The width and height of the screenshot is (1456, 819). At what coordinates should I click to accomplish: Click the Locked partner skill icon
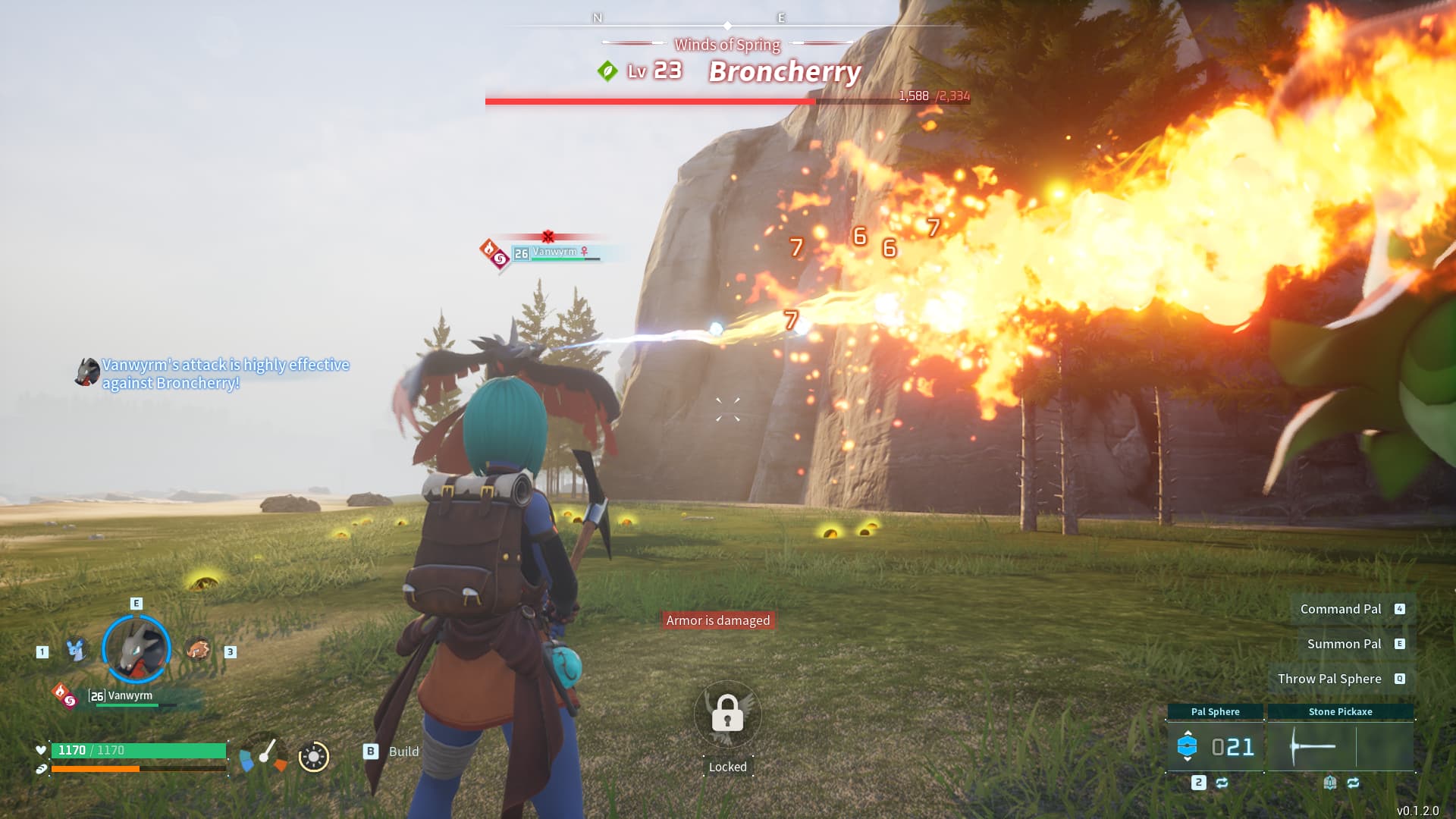pos(727,714)
